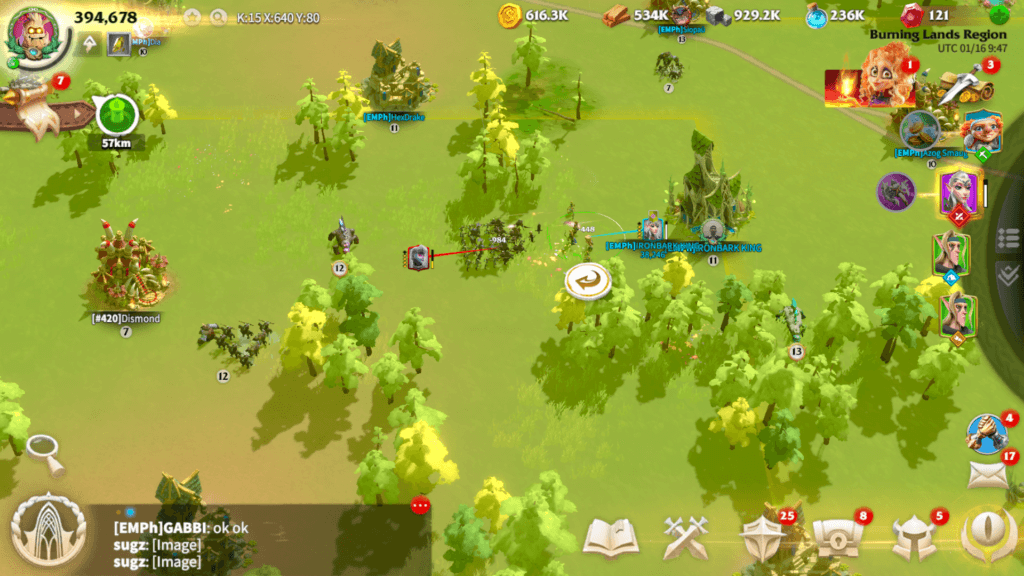1024x576 pixels.
Task: Click the map magnifying glass search button
Action: (46, 455)
